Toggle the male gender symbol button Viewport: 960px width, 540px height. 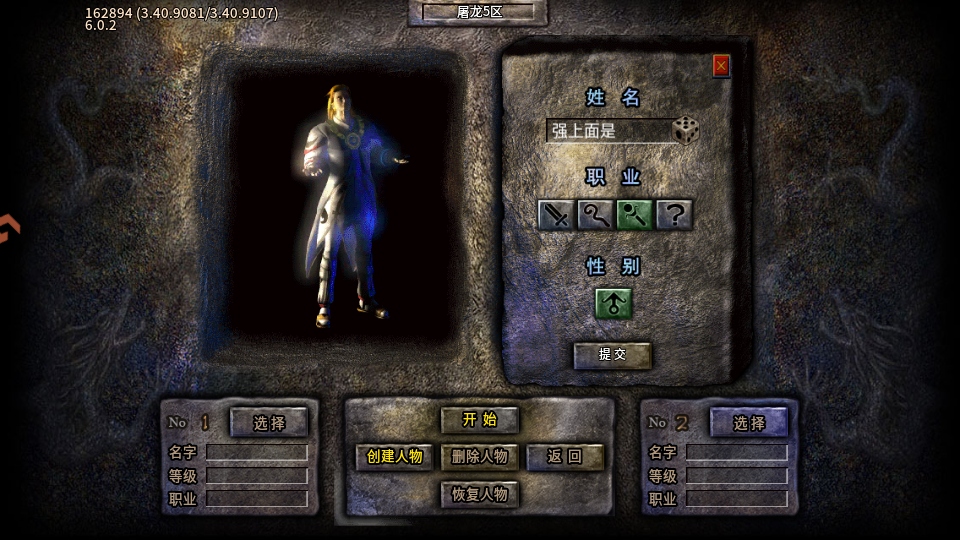(613, 303)
